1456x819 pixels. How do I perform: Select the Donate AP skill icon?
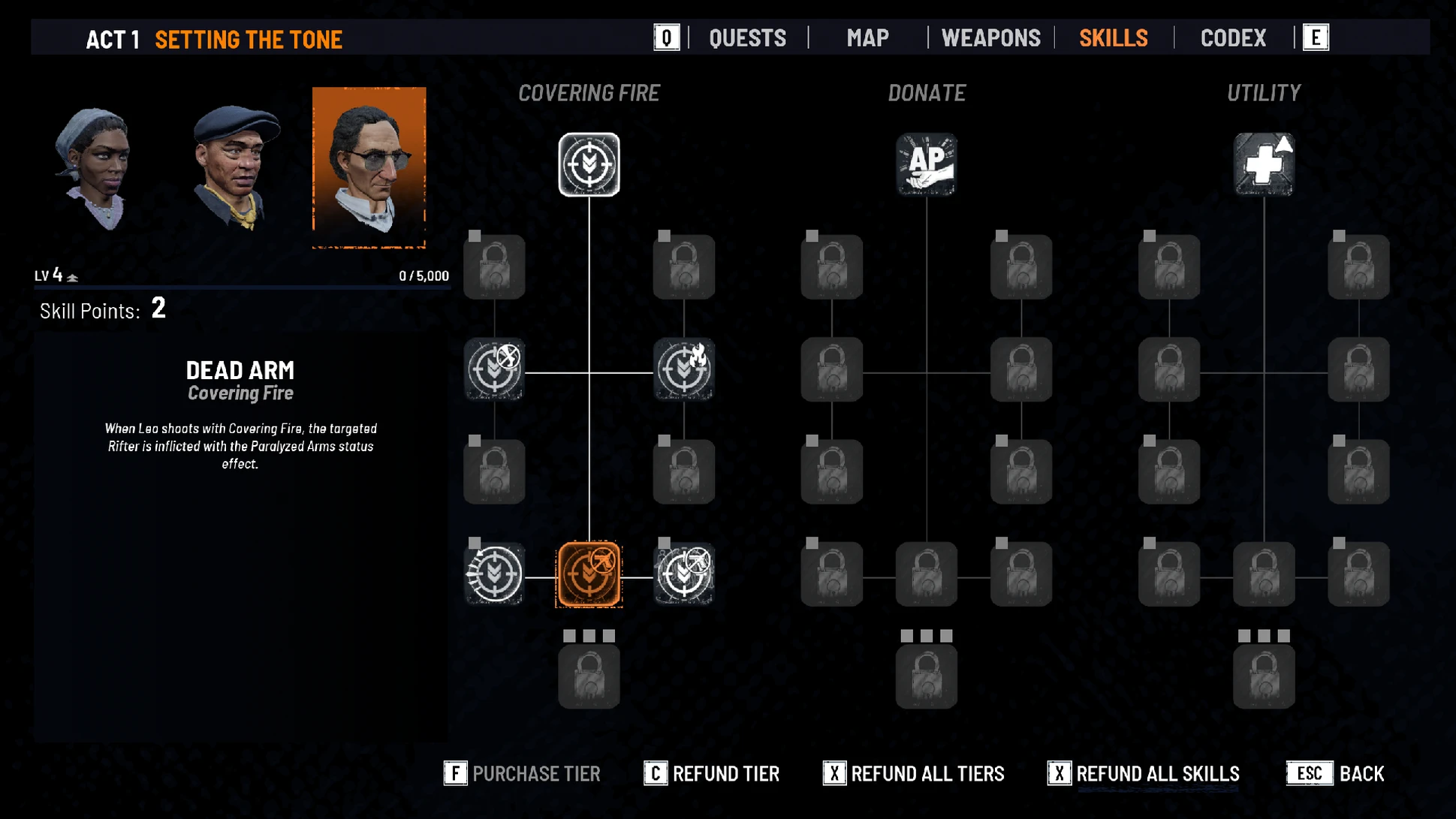pos(926,164)
